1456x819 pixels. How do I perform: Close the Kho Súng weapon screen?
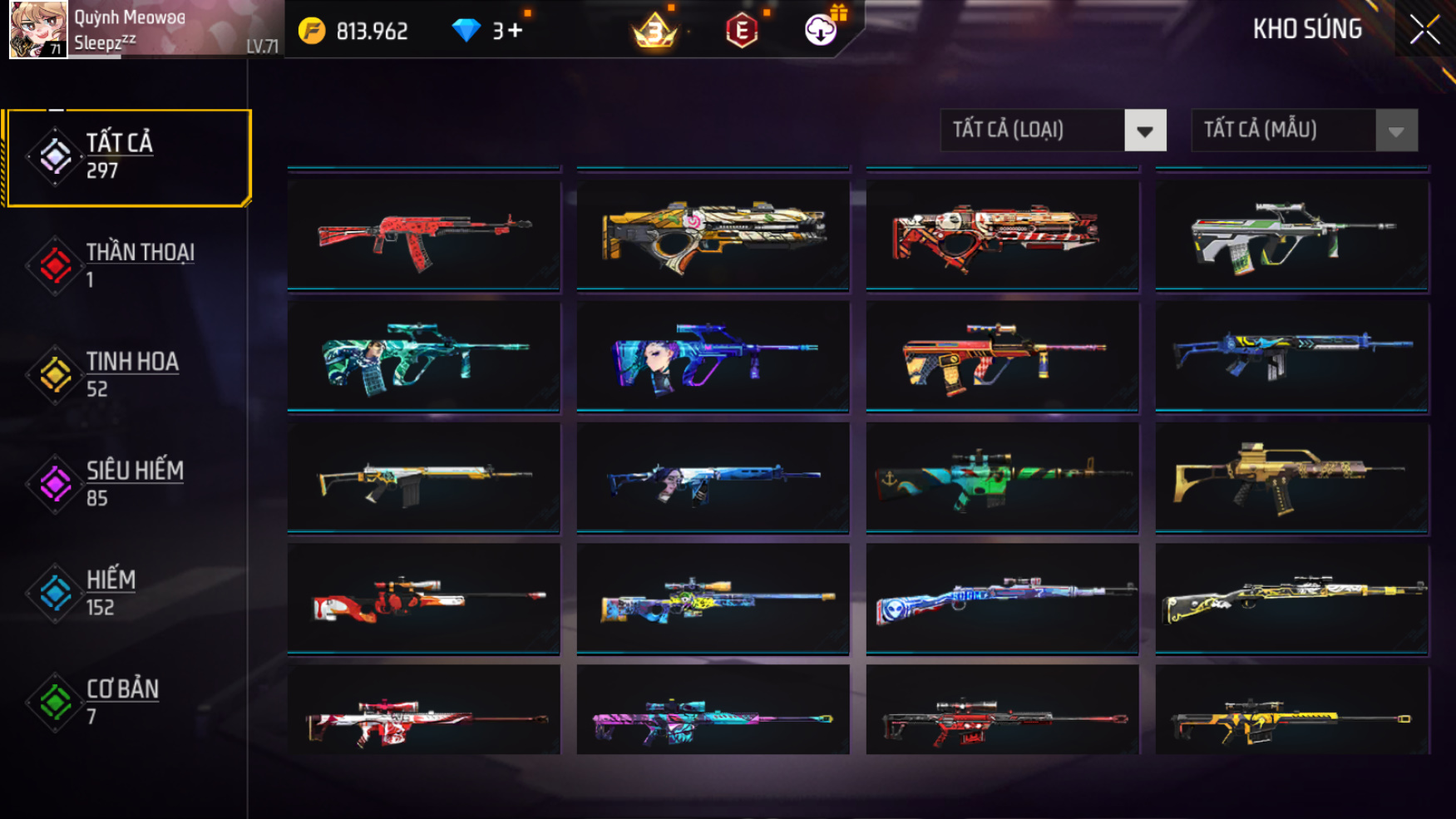click(x=1424, y=31)
